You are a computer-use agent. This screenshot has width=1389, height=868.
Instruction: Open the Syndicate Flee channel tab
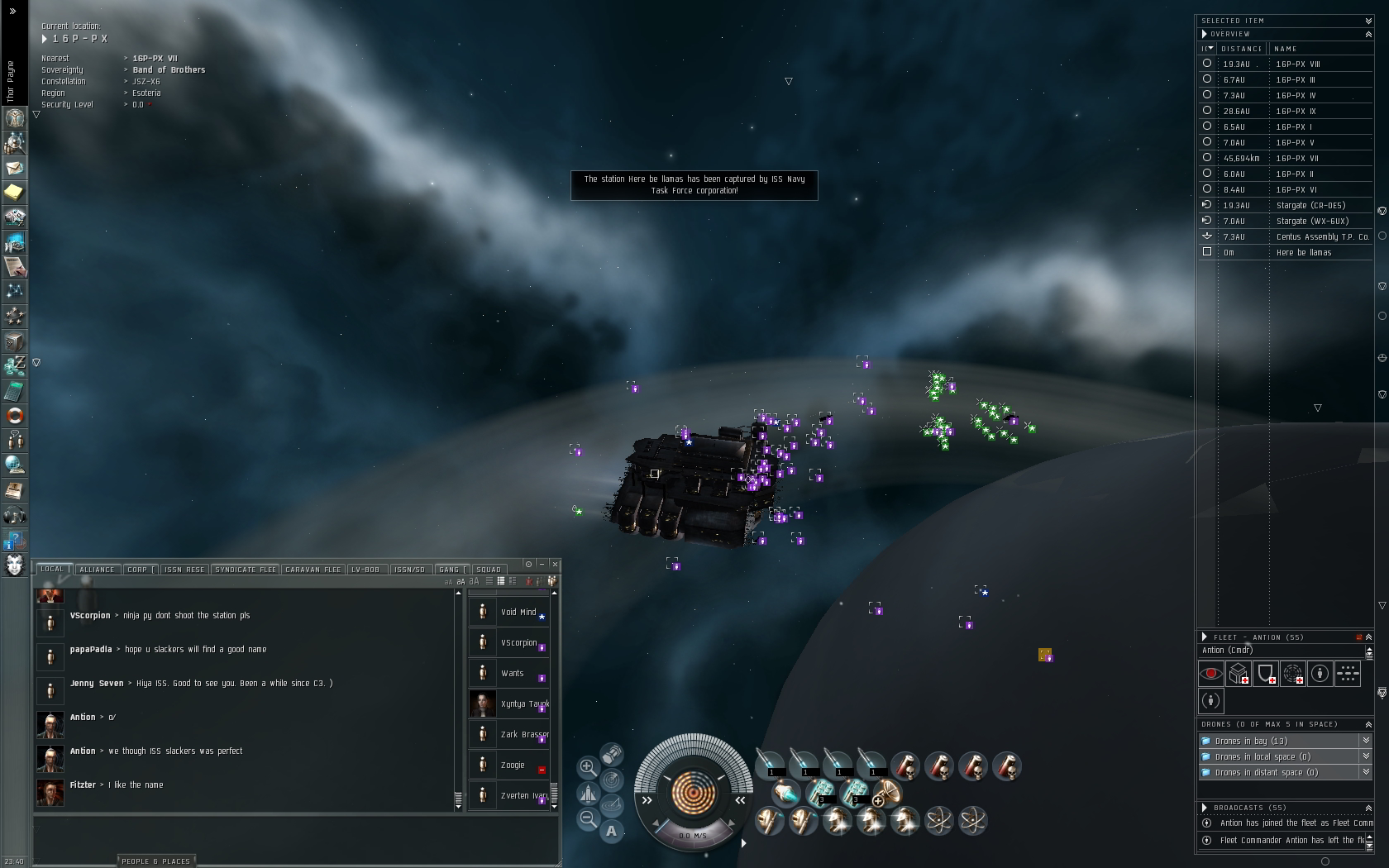(x=246, y=570)
